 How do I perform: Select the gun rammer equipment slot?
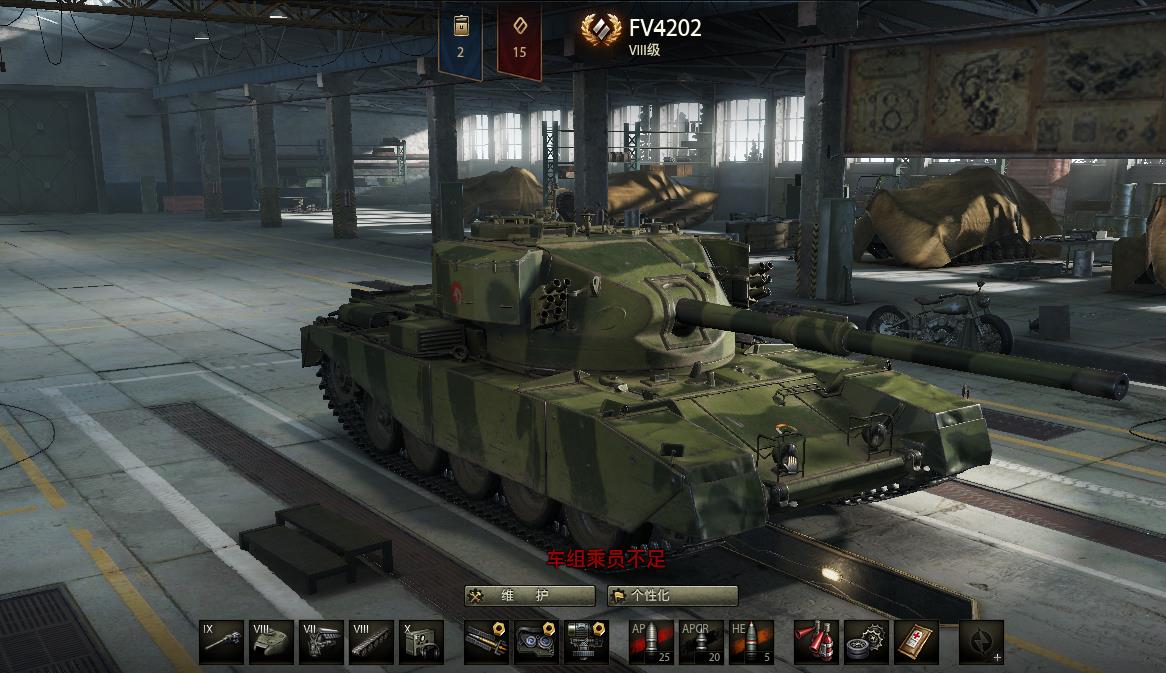point(487,642)
